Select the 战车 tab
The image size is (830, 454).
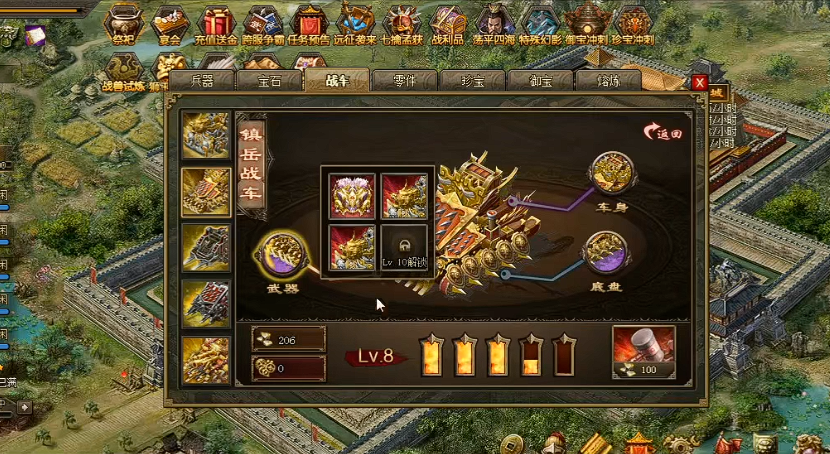coord(337,80)
